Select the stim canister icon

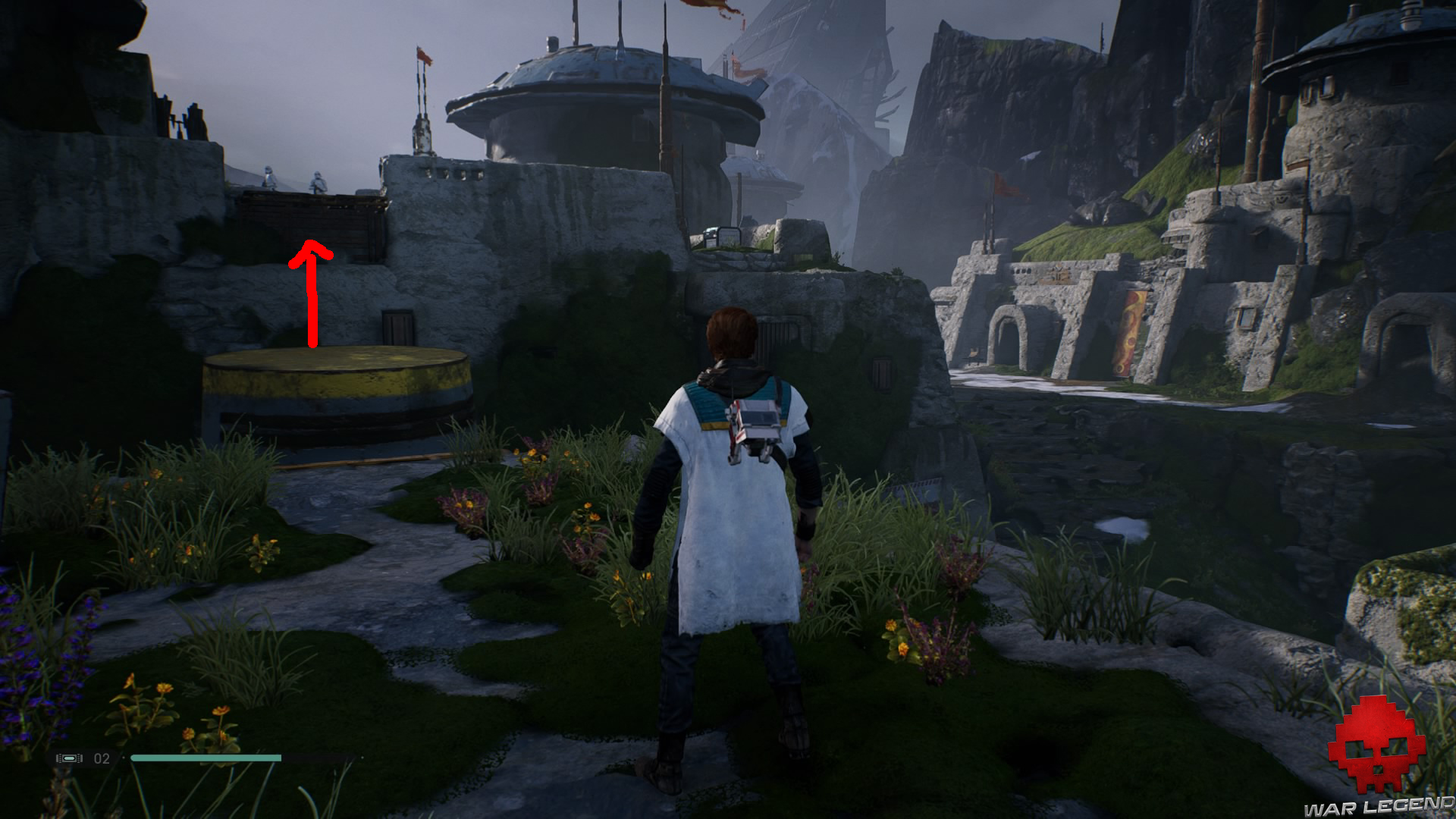[69, 758]
